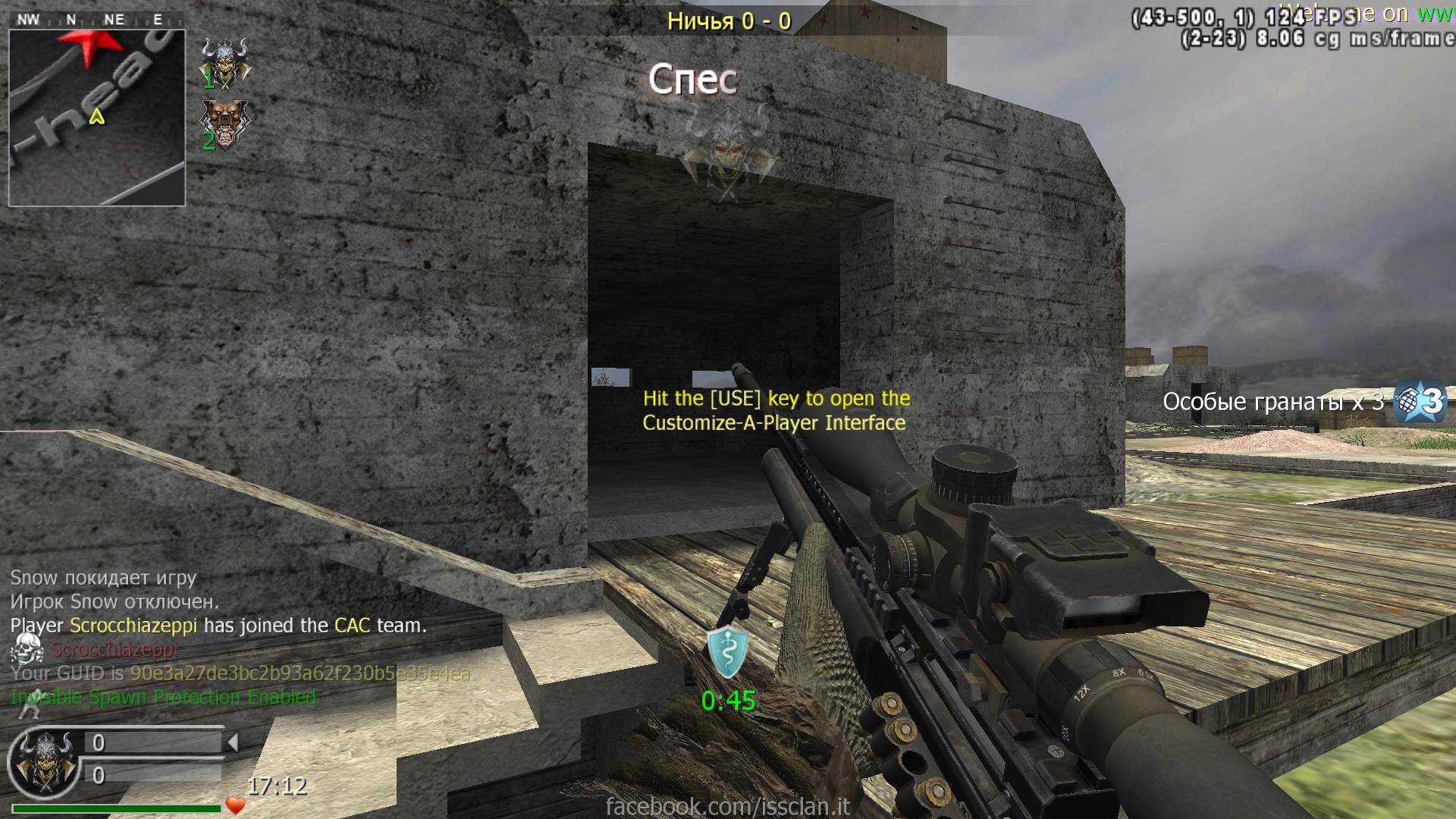Click the horned skull team icon beside the minimap

click(224, 62)
